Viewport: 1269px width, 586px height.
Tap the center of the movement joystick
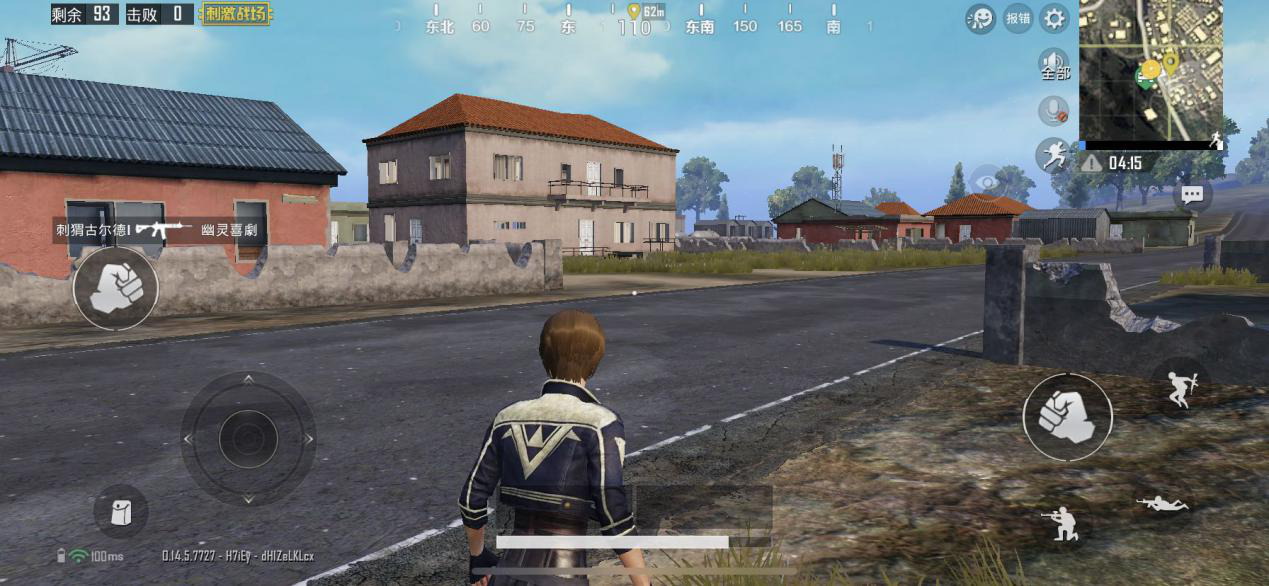coord(248,438)
